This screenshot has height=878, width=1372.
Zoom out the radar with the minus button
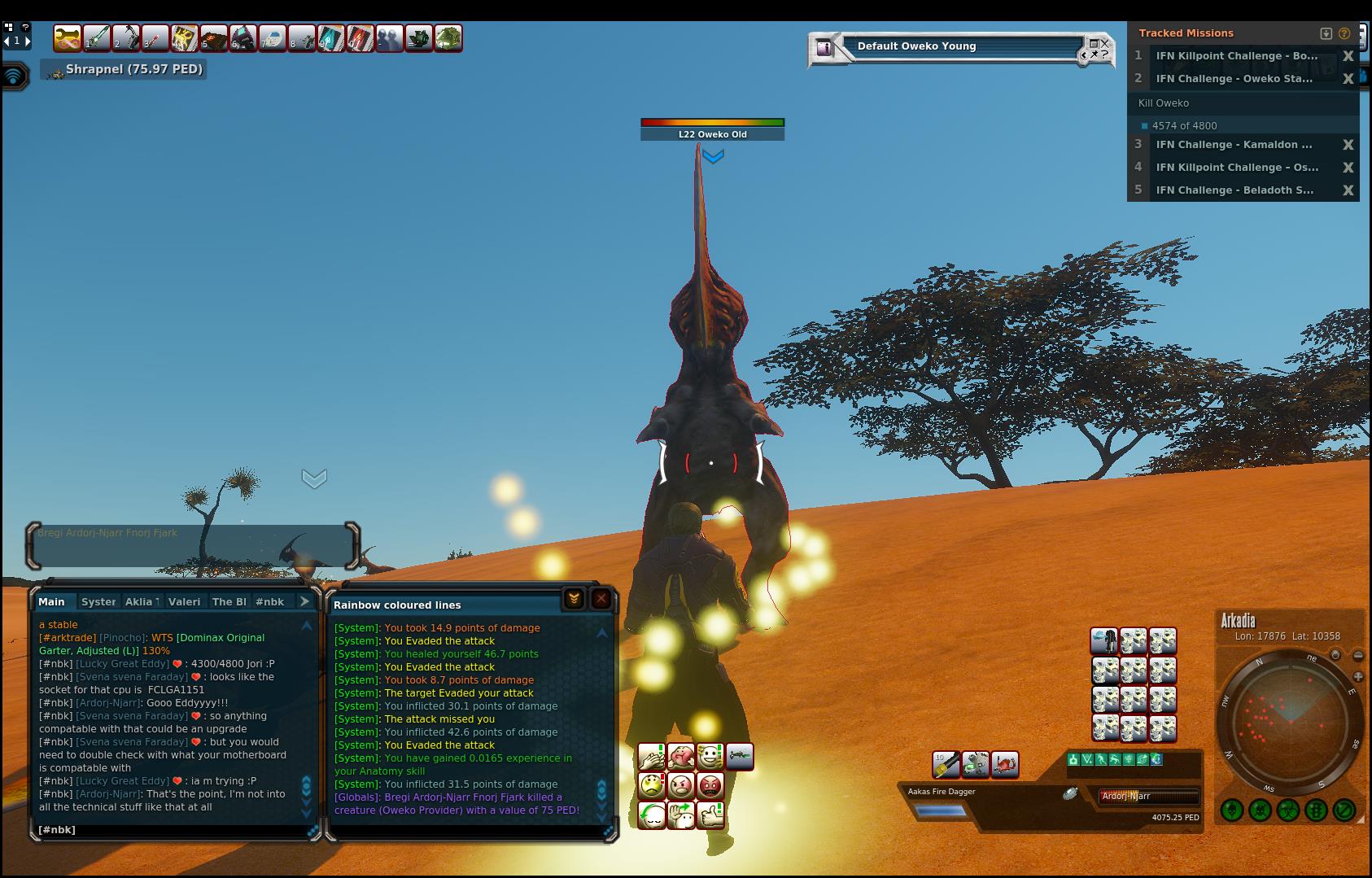pyautogui.click(x=1358, y=656)
